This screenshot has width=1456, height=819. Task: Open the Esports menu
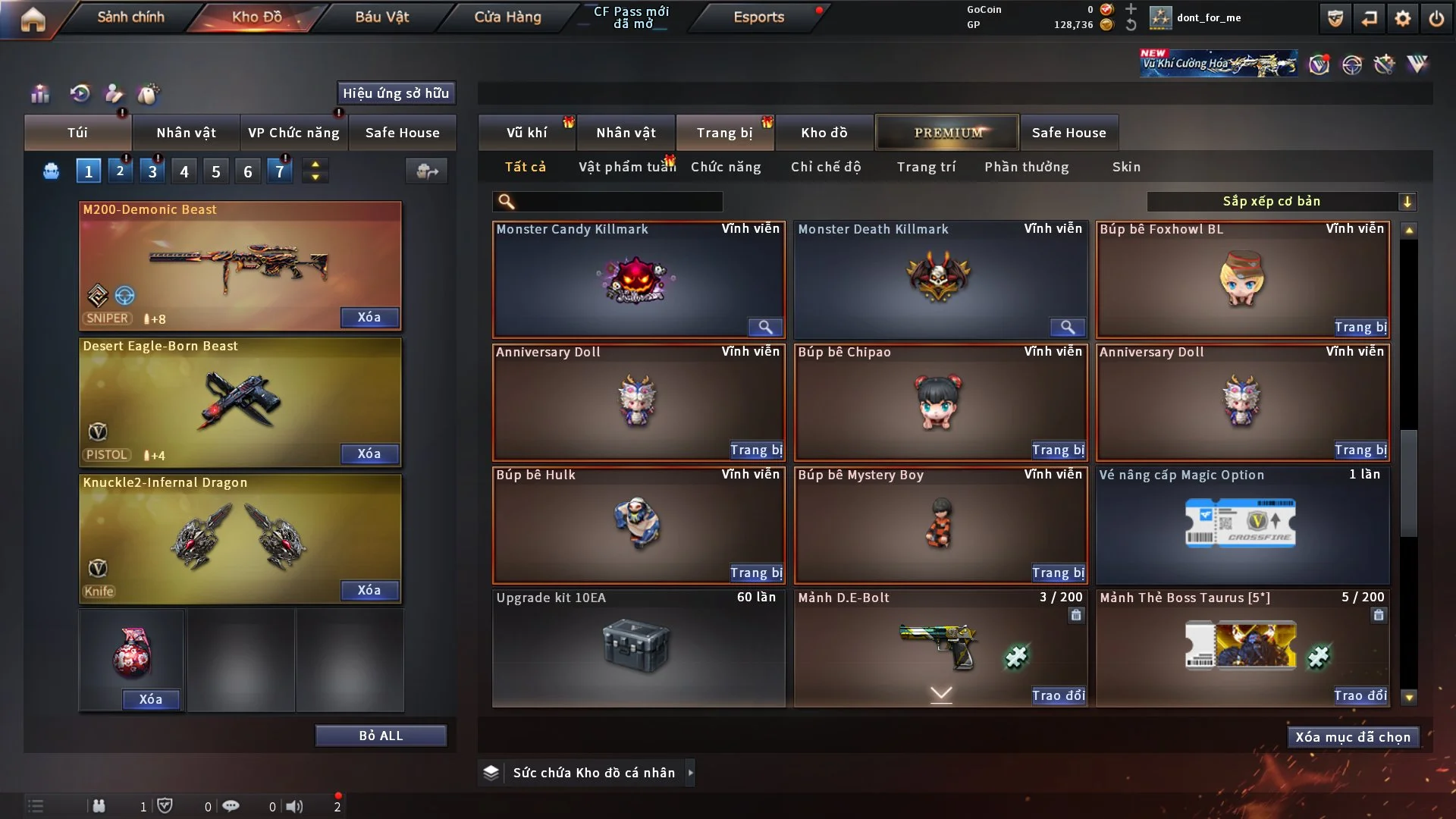pyautogui.click(x=758, y=17)
